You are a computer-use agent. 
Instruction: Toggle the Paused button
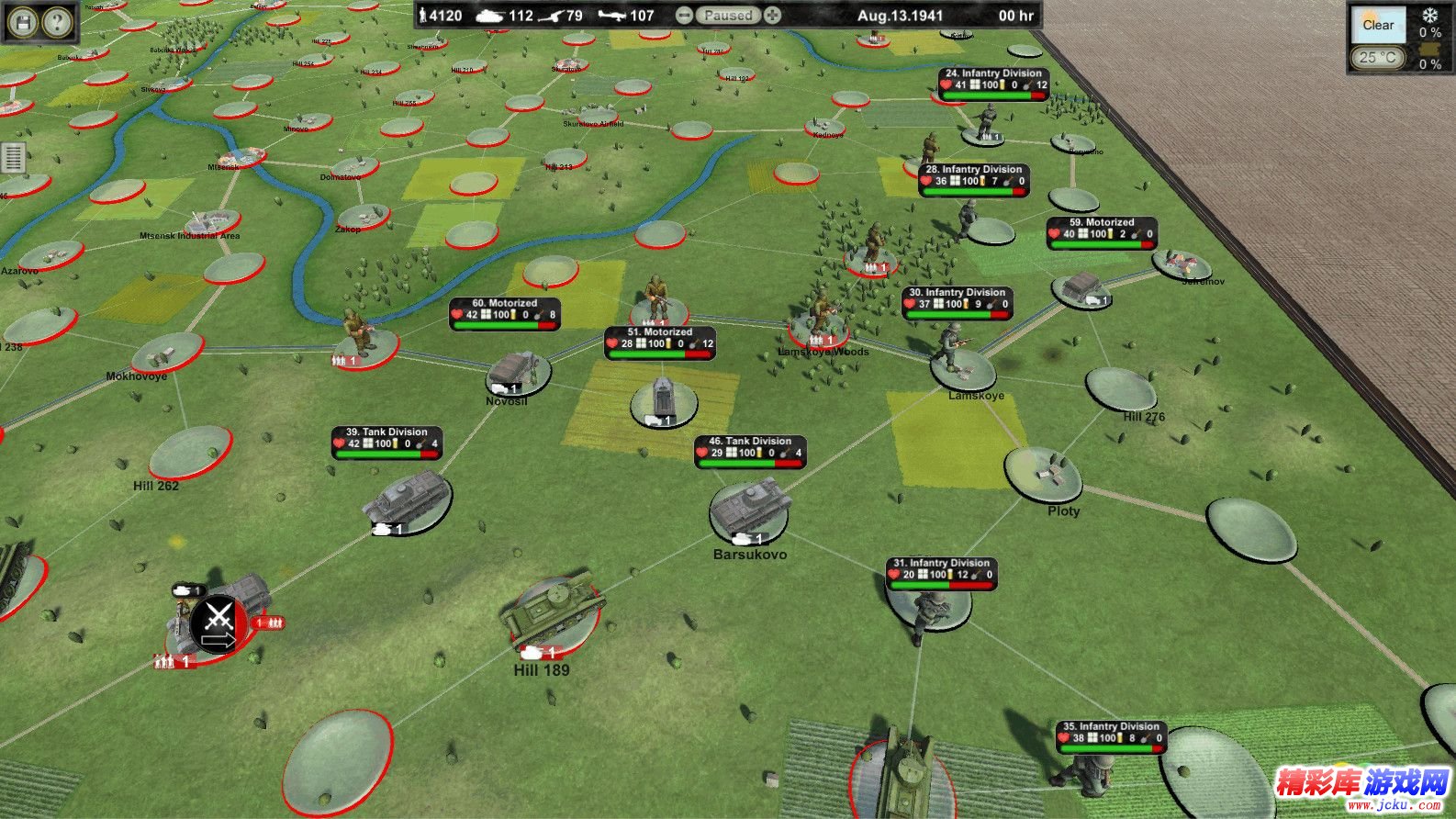coord(728,16)
